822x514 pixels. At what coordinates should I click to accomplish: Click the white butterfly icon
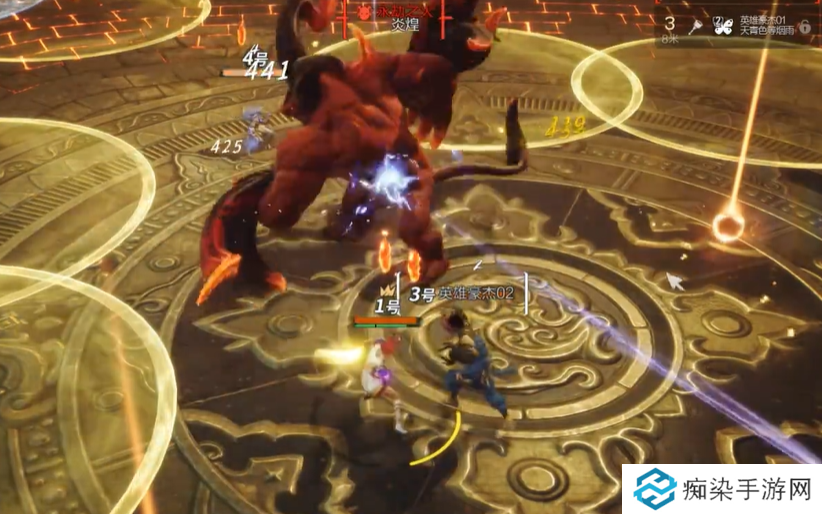point(720,27)
